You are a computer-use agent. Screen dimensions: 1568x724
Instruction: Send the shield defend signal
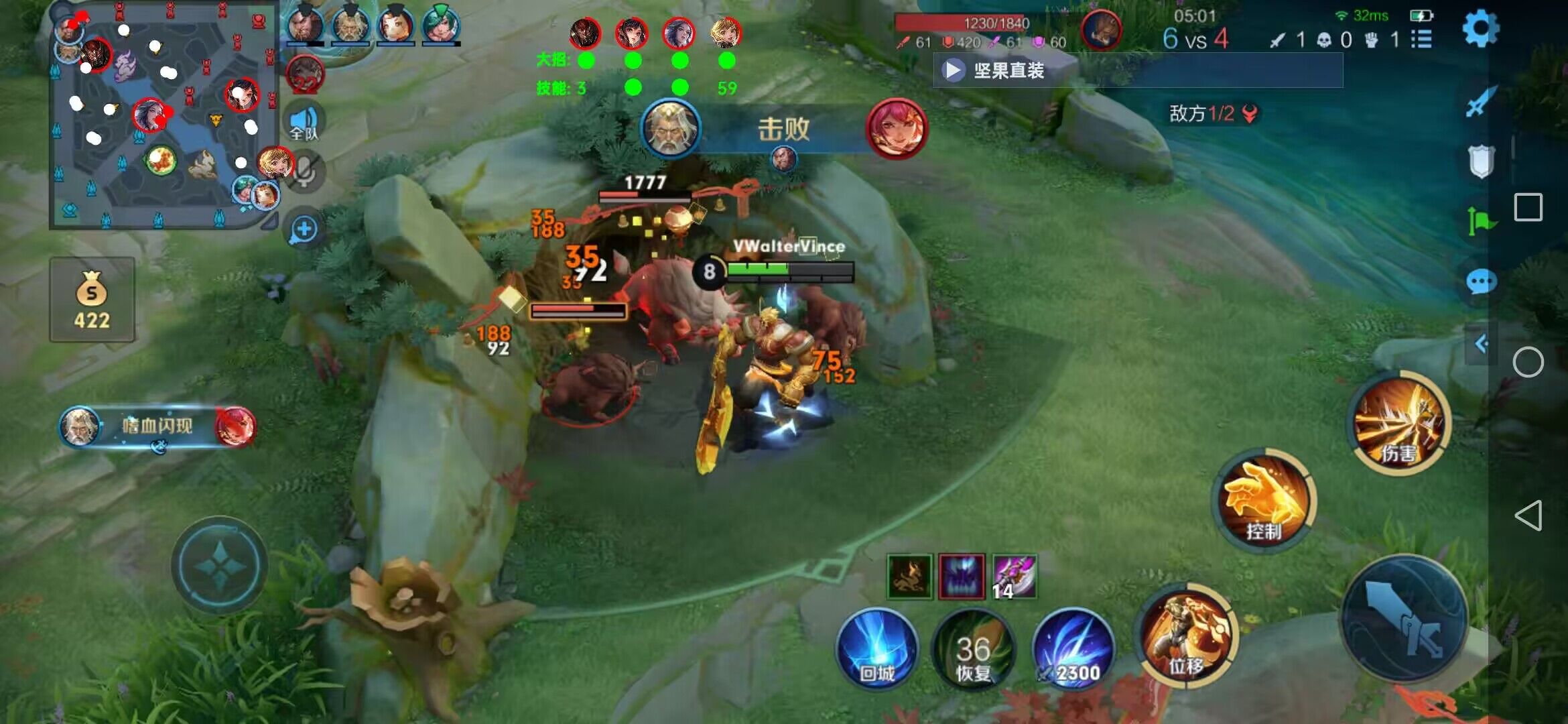pyautogui.click(x=1481, y=161)
